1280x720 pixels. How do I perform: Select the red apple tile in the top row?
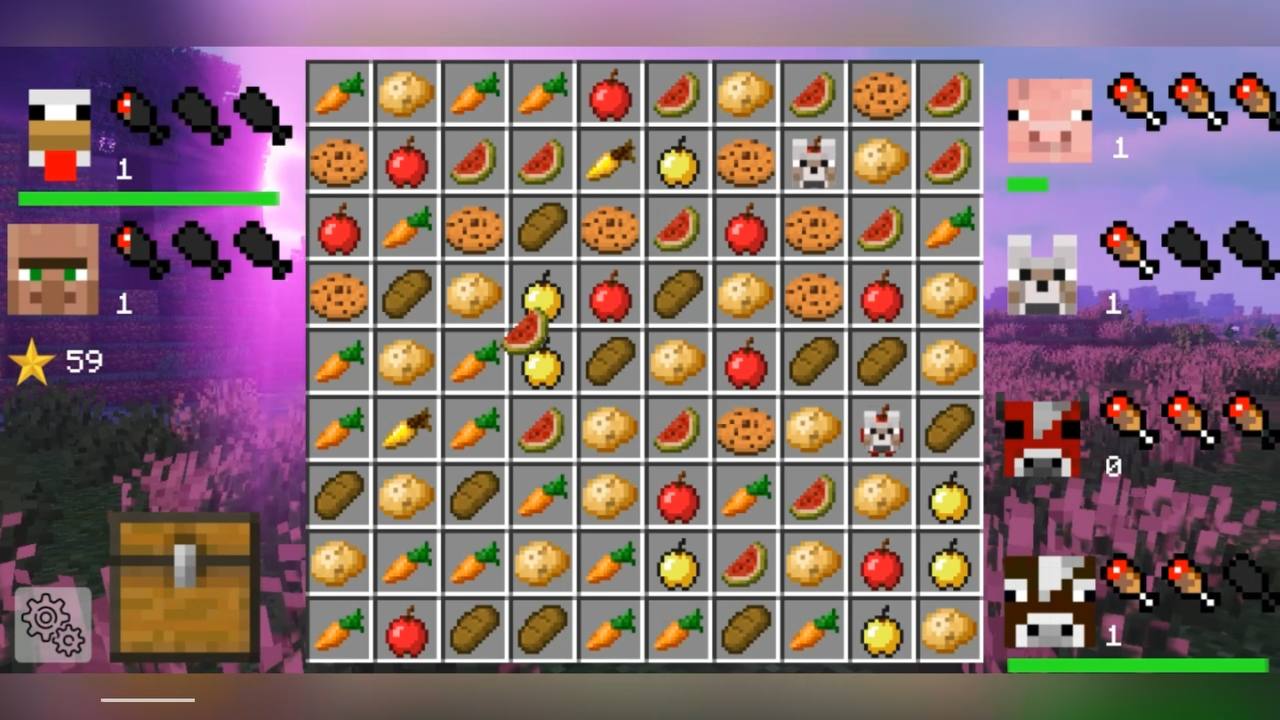click(610, 95)
